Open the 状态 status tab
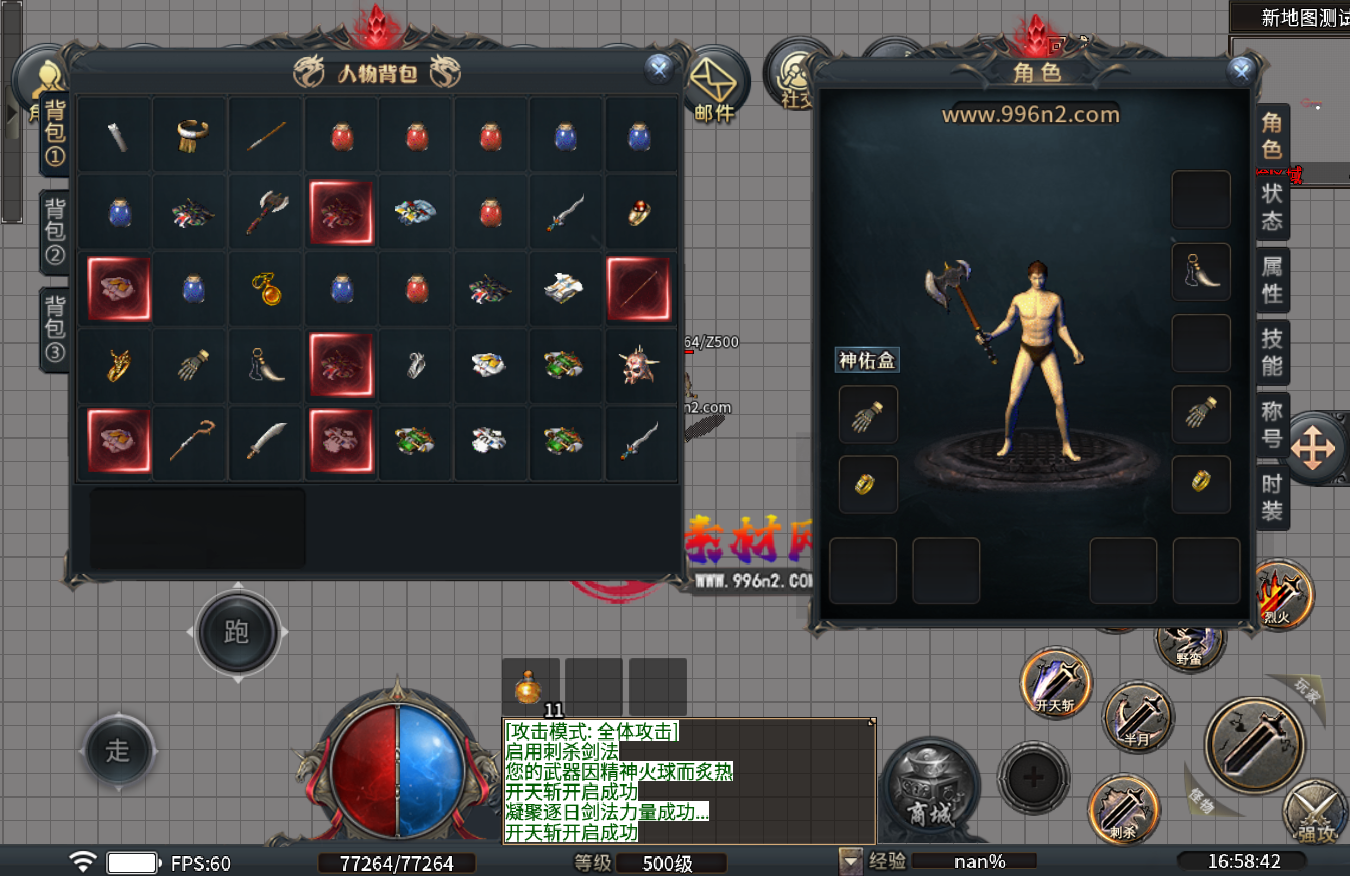The image size is (1350, 876). 1272,207
